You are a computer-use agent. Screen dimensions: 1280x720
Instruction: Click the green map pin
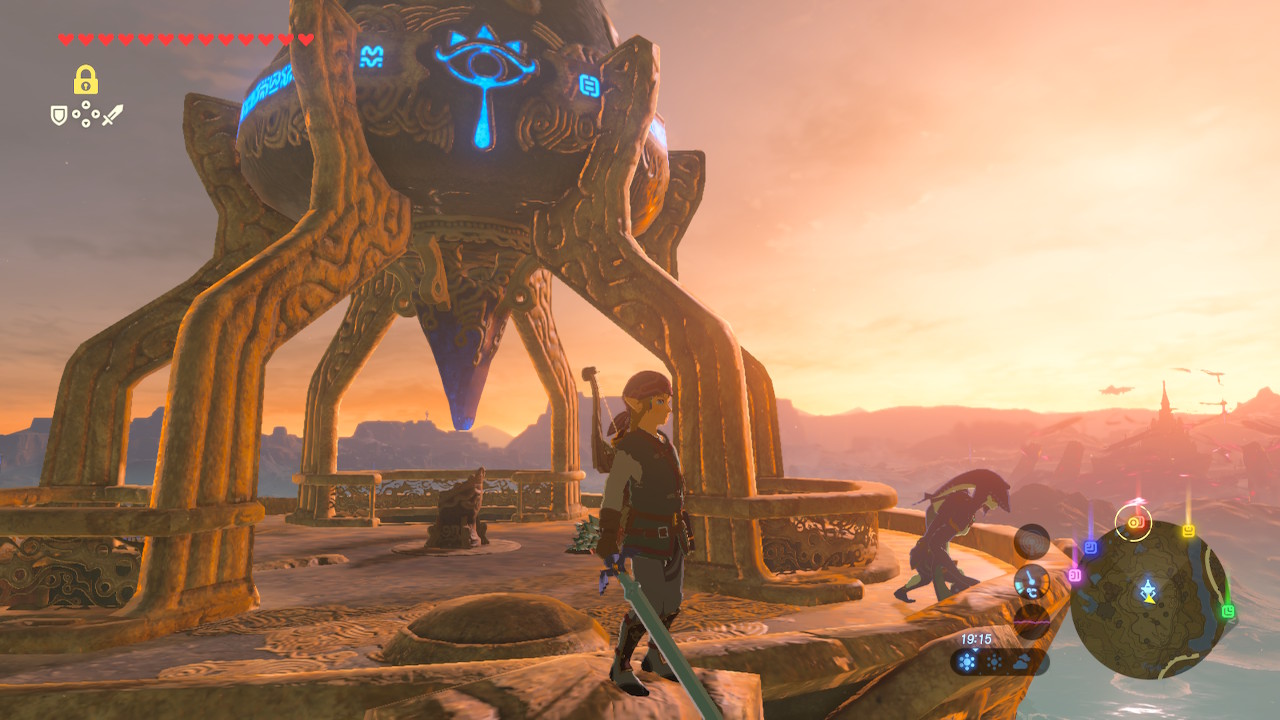click(1228, 611)
